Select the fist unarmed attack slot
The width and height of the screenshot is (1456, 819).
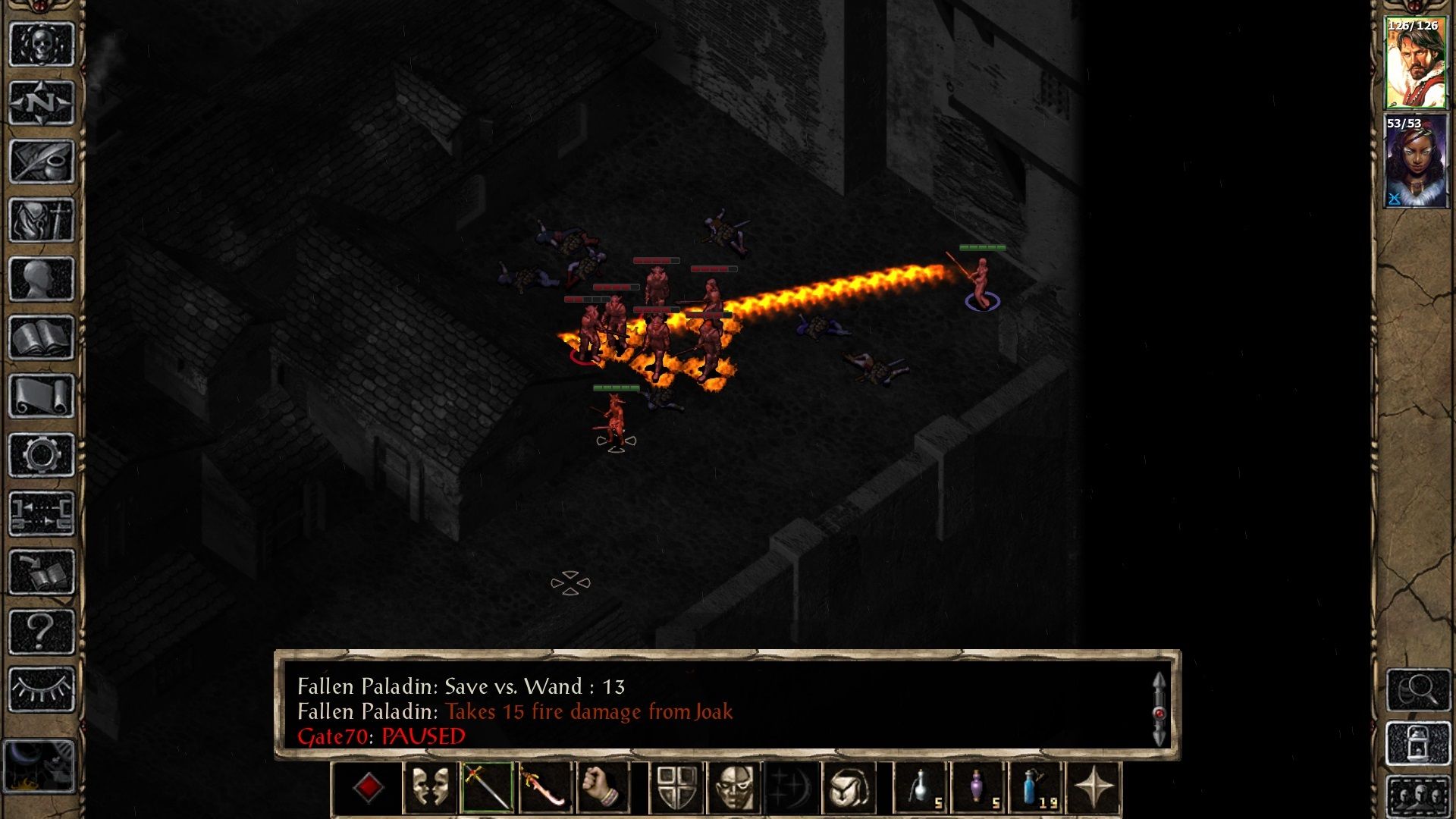[x=604, y=789]
